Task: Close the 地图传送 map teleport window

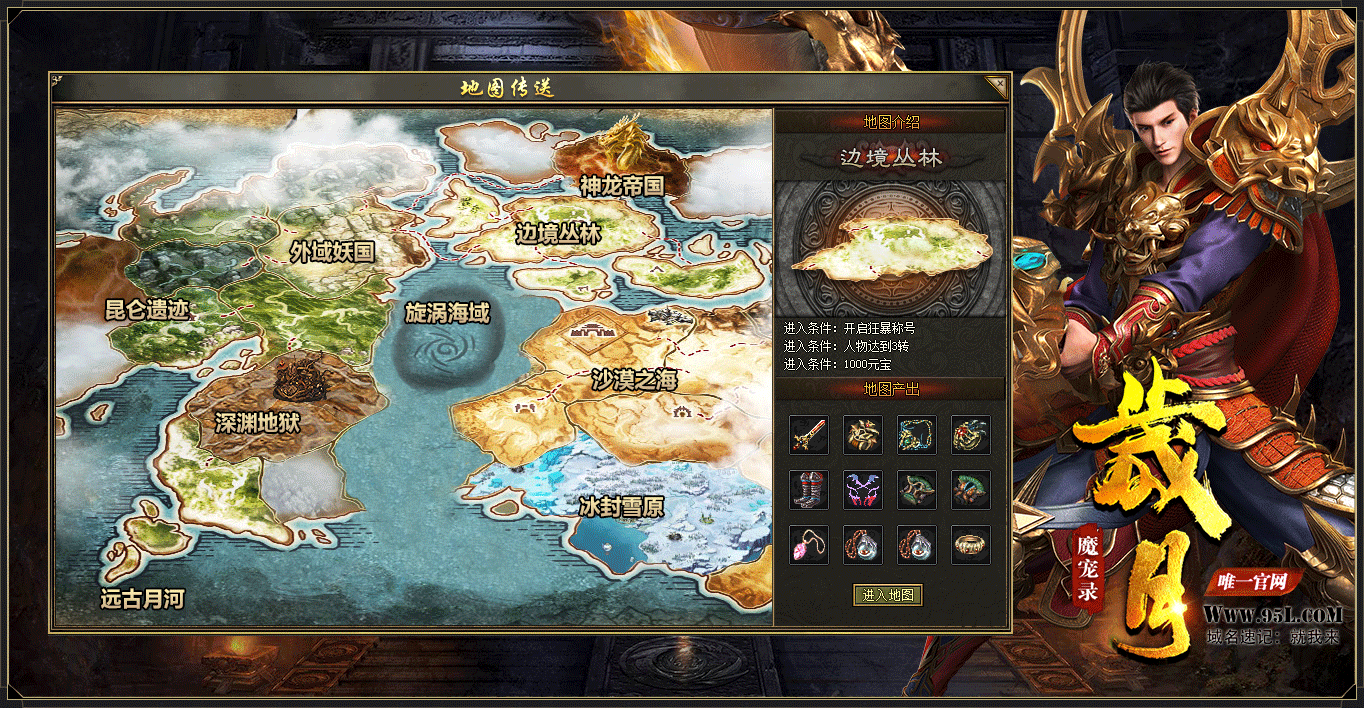Action: [x=996, y=86]
